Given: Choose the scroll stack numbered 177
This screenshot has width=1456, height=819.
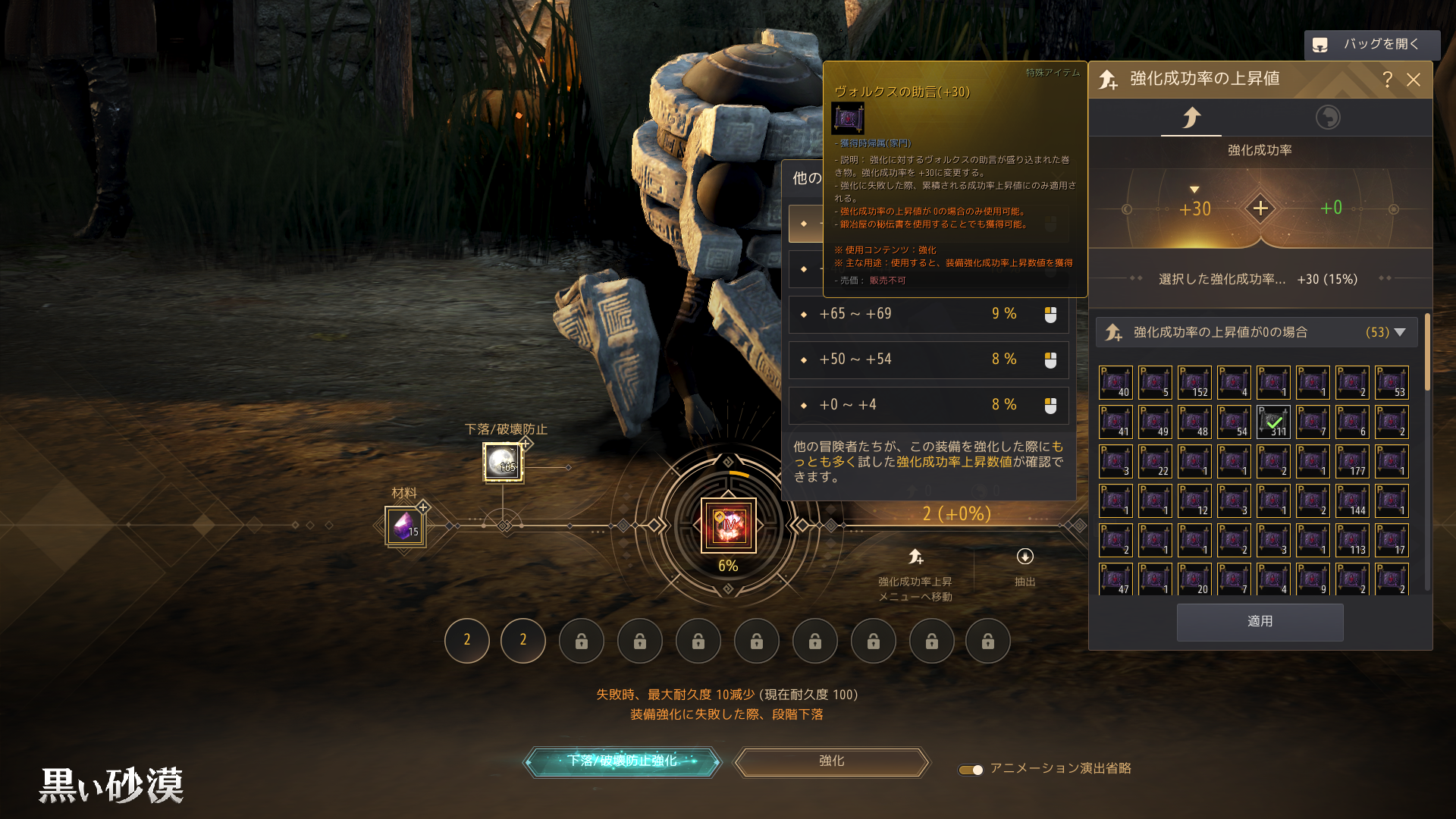Looking at the screenshot, I should 1352,461.
